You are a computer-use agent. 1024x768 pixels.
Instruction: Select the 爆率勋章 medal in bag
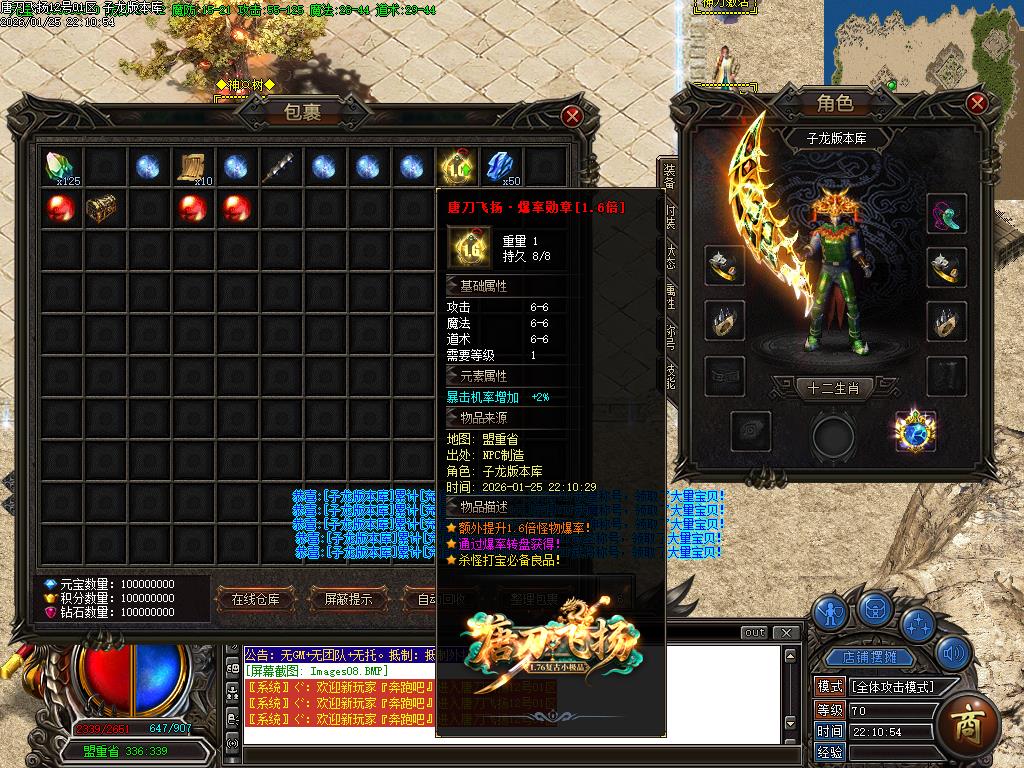pyautogui.click(x=456, y=167)
